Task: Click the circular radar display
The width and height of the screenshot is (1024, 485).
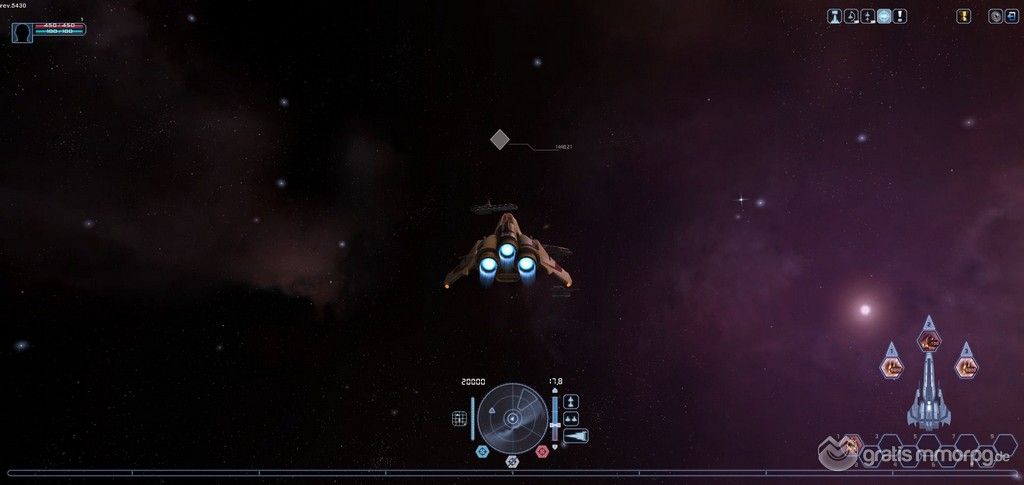Action: pyautogui.click(x=512, y=418)
